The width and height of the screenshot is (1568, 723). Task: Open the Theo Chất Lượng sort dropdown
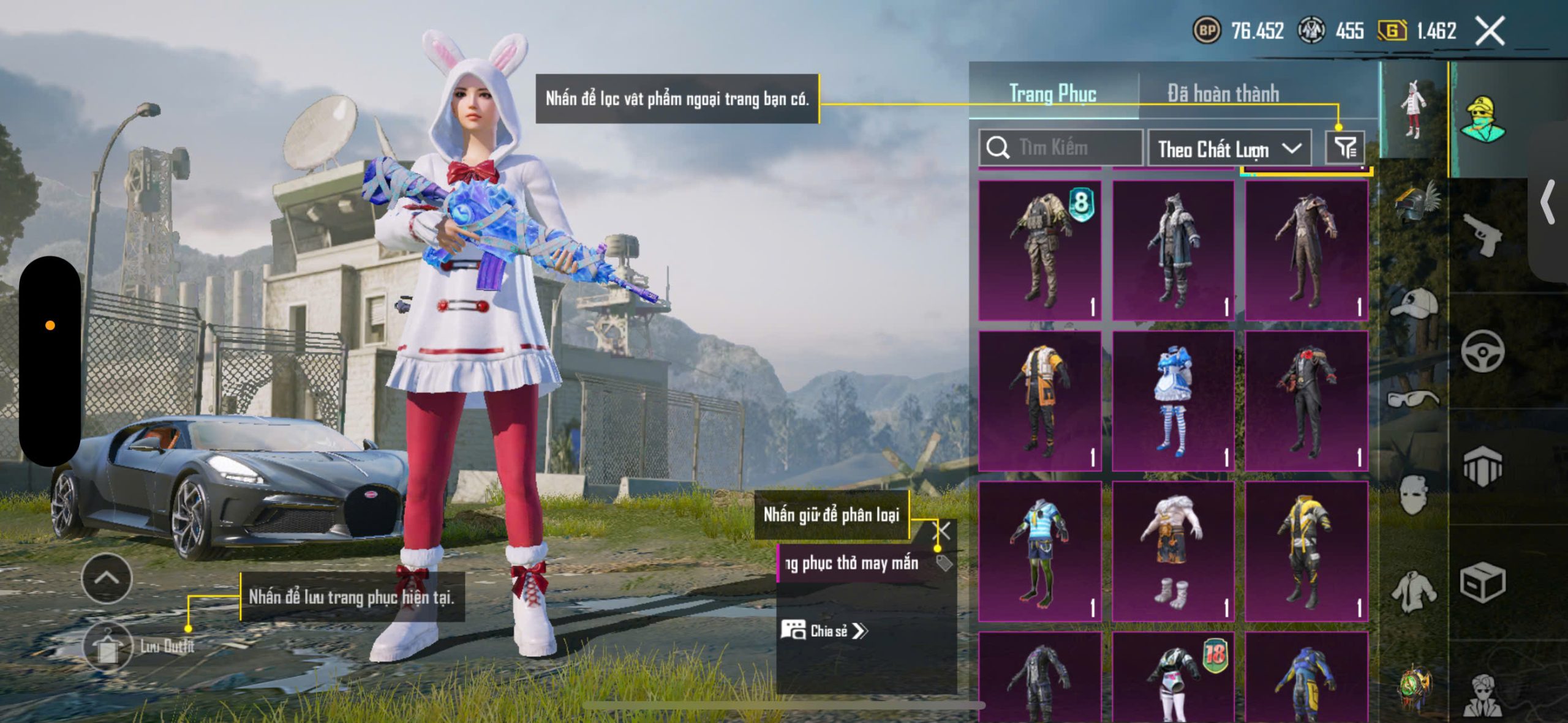(x=1229, y=149)
